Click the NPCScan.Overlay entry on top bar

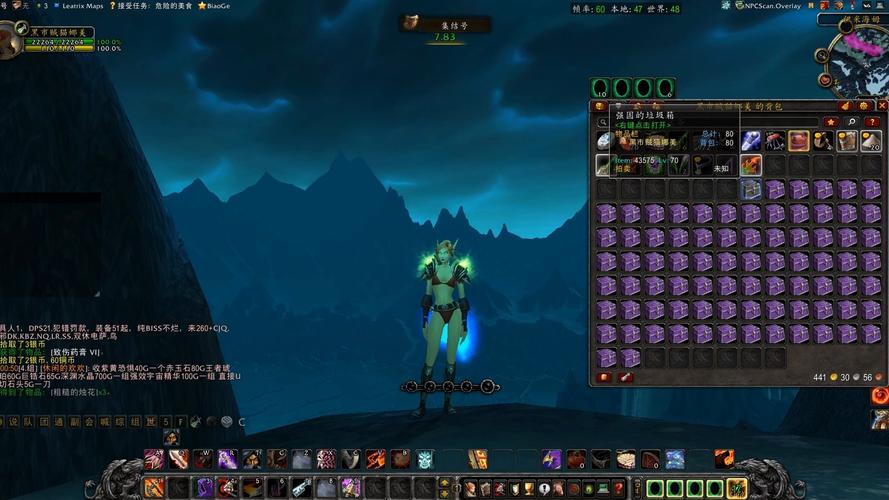pos(767,6)
